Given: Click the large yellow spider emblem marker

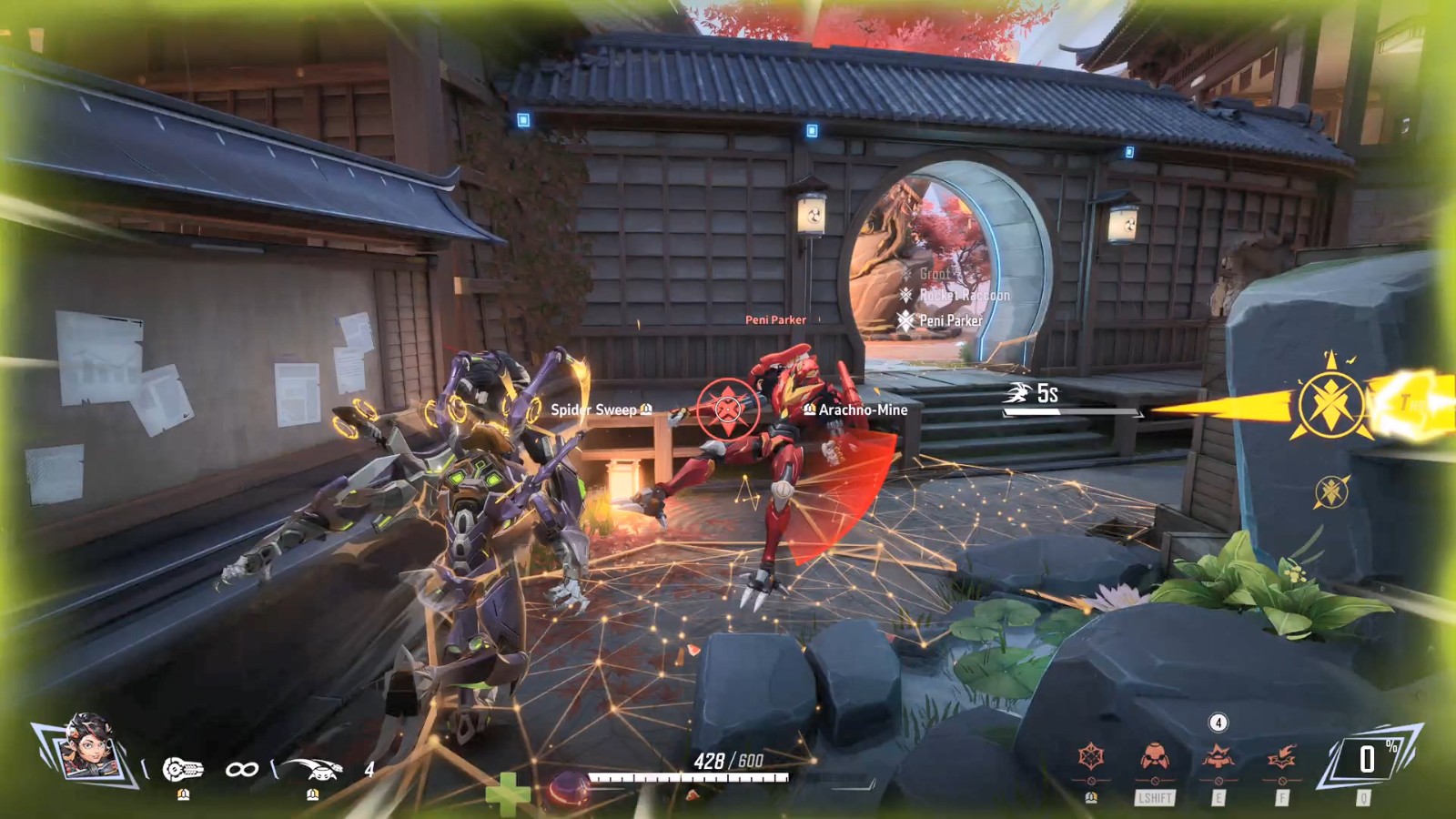Looking at the screenshot, I should (1331, 406).
